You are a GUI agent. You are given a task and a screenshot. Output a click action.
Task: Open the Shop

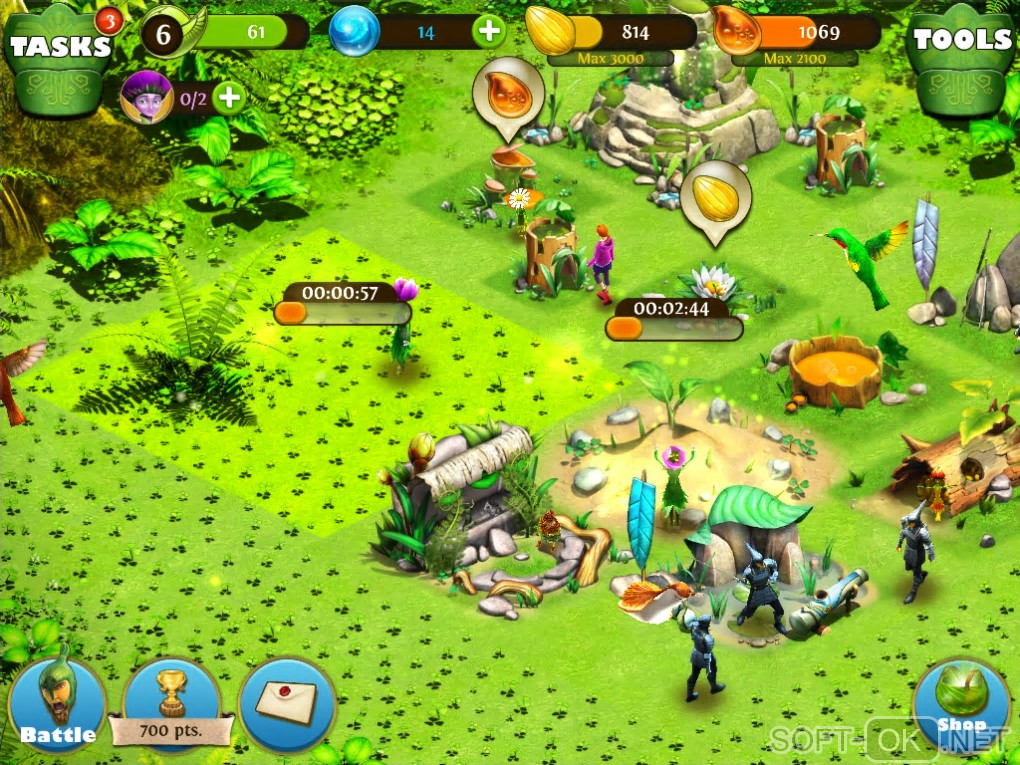[x=962, y=705]
